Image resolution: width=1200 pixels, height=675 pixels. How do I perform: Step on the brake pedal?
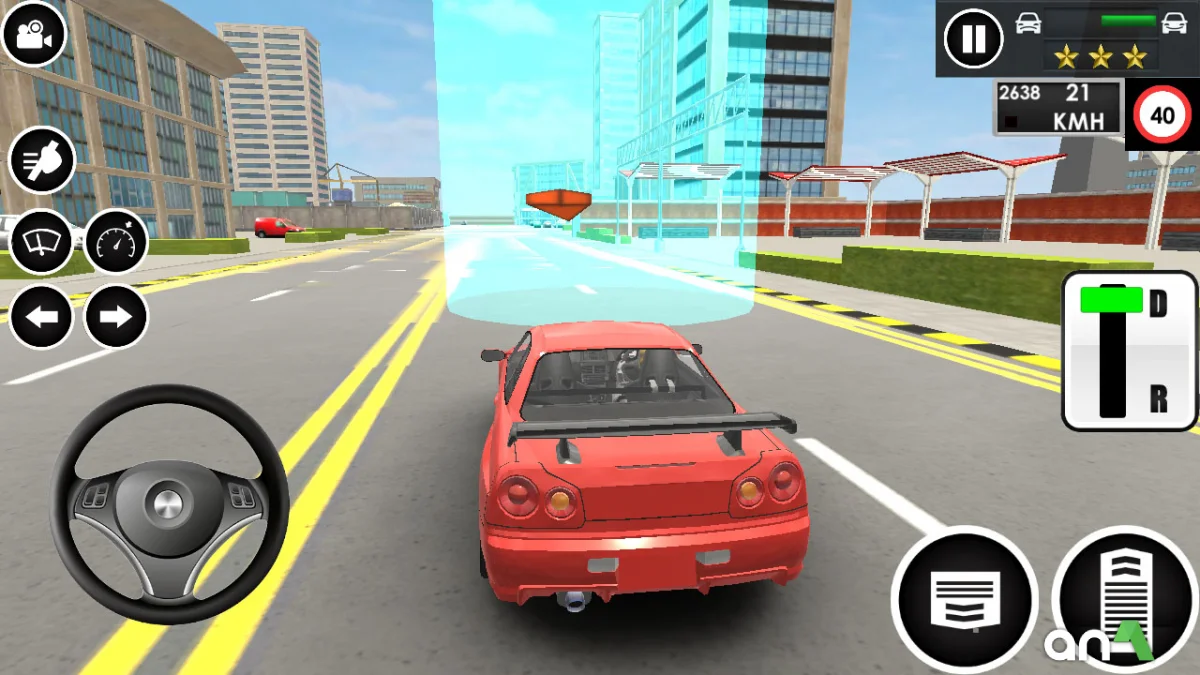tap(964, 598)
